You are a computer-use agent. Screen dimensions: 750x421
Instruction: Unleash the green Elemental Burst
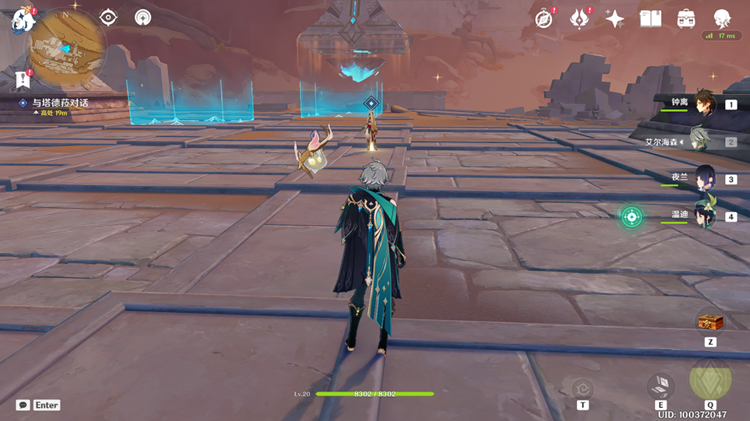(710, 382)
